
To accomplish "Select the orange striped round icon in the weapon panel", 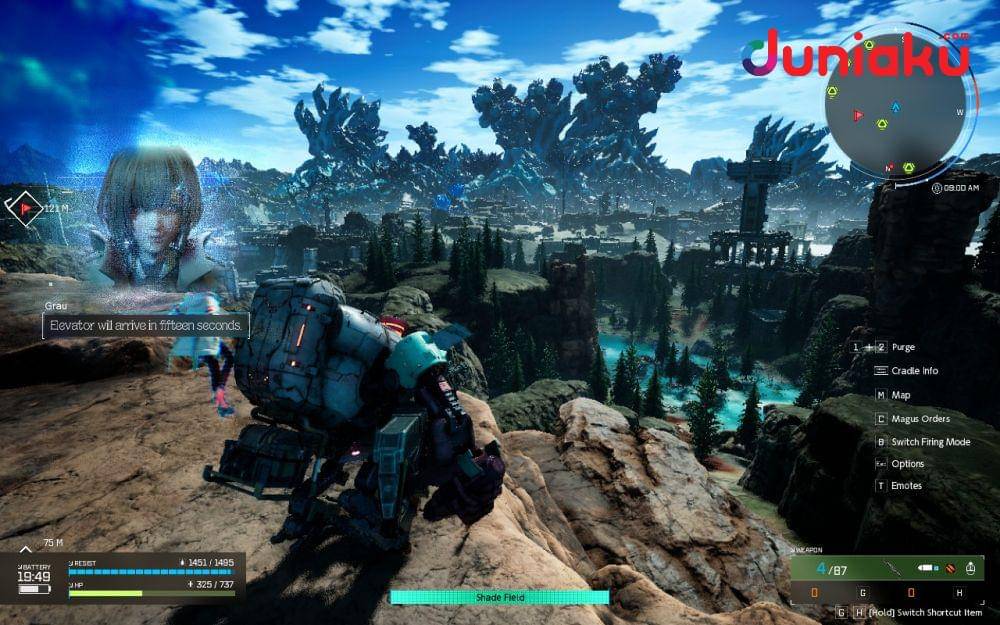I will pyautogui.click(x=949, y=569).
